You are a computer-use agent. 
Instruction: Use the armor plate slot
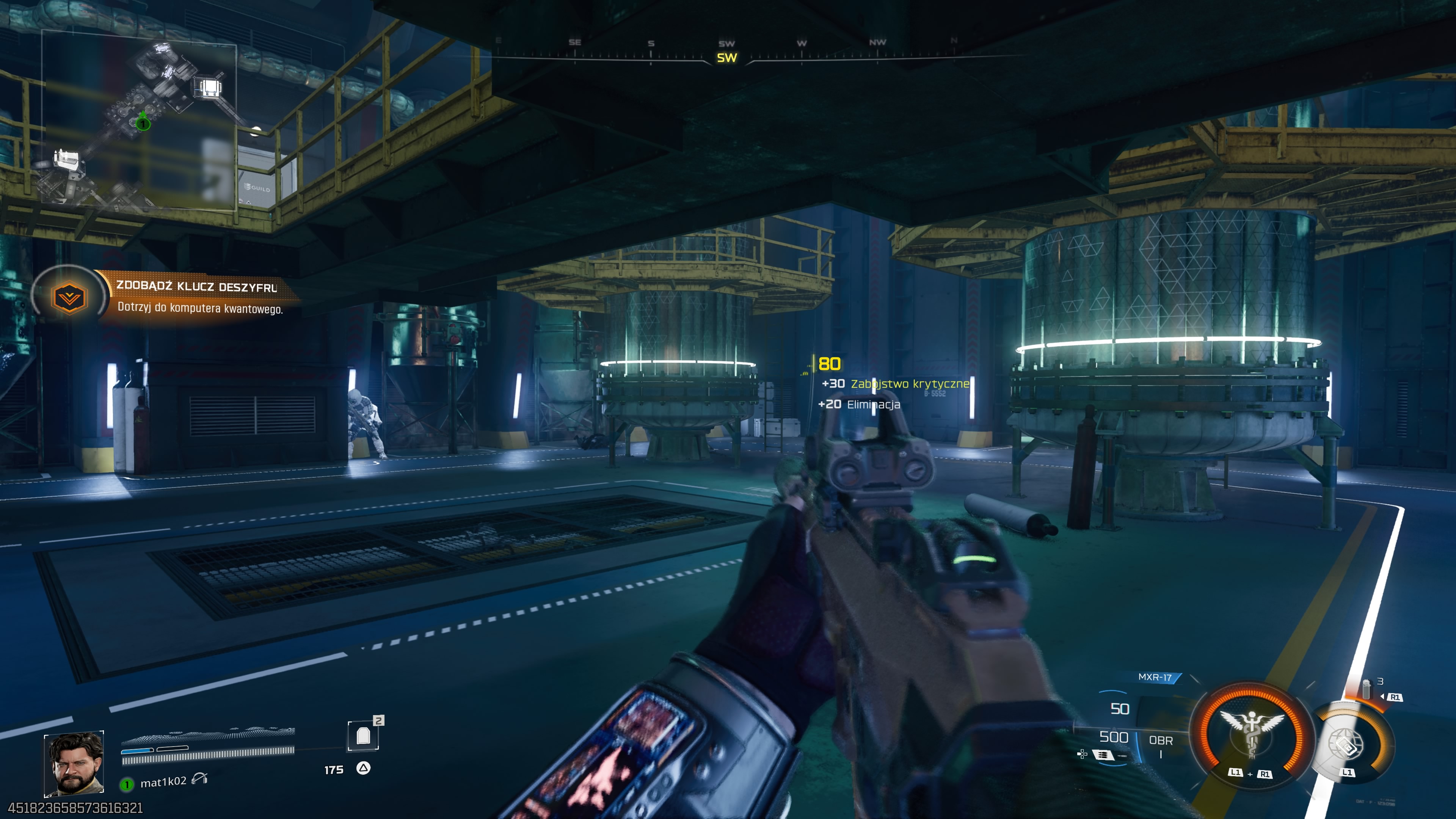pyautogui.click(x=363, y=735)
